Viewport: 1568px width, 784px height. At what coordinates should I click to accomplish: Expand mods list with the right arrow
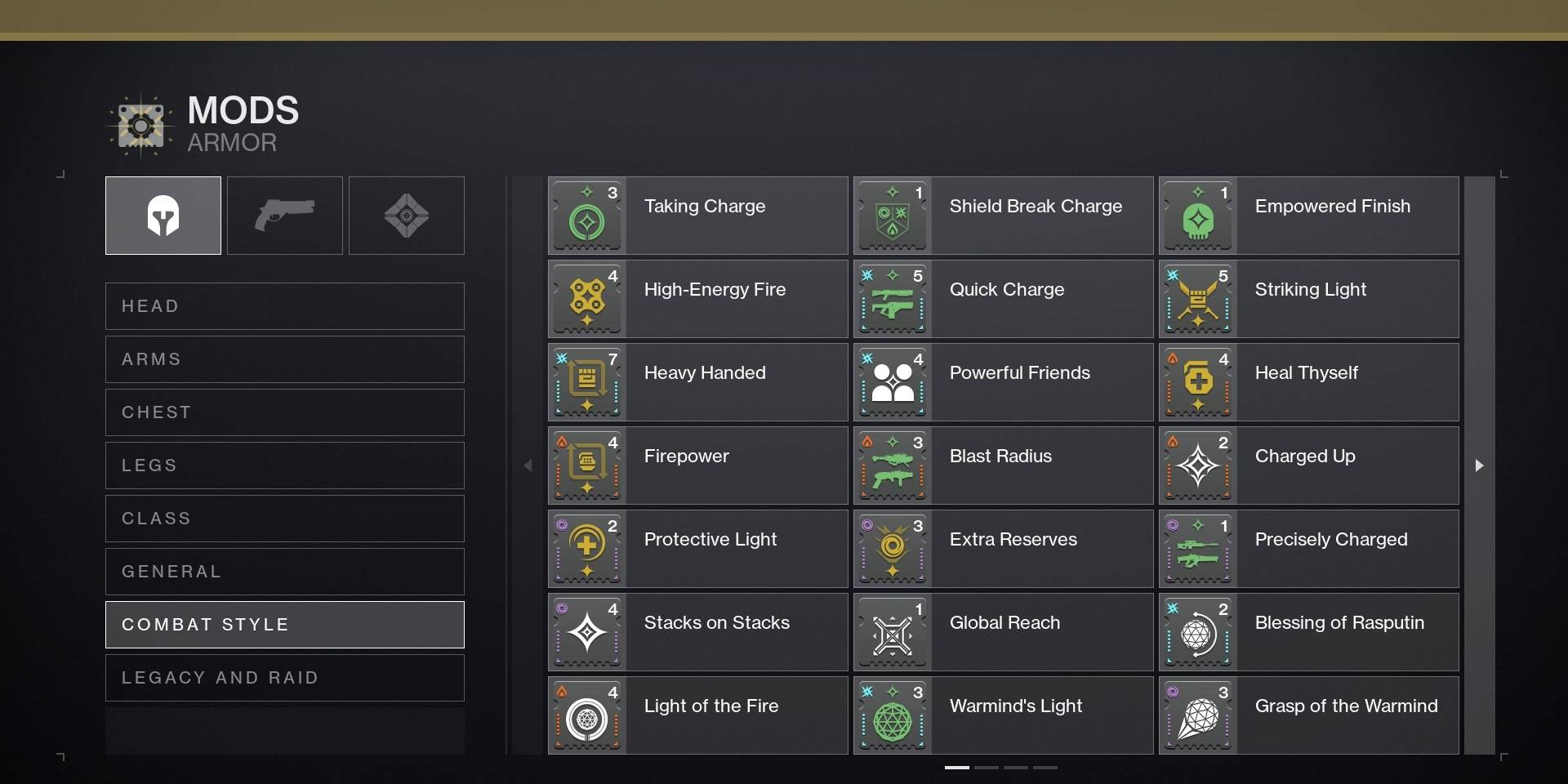coord(1479,465)
